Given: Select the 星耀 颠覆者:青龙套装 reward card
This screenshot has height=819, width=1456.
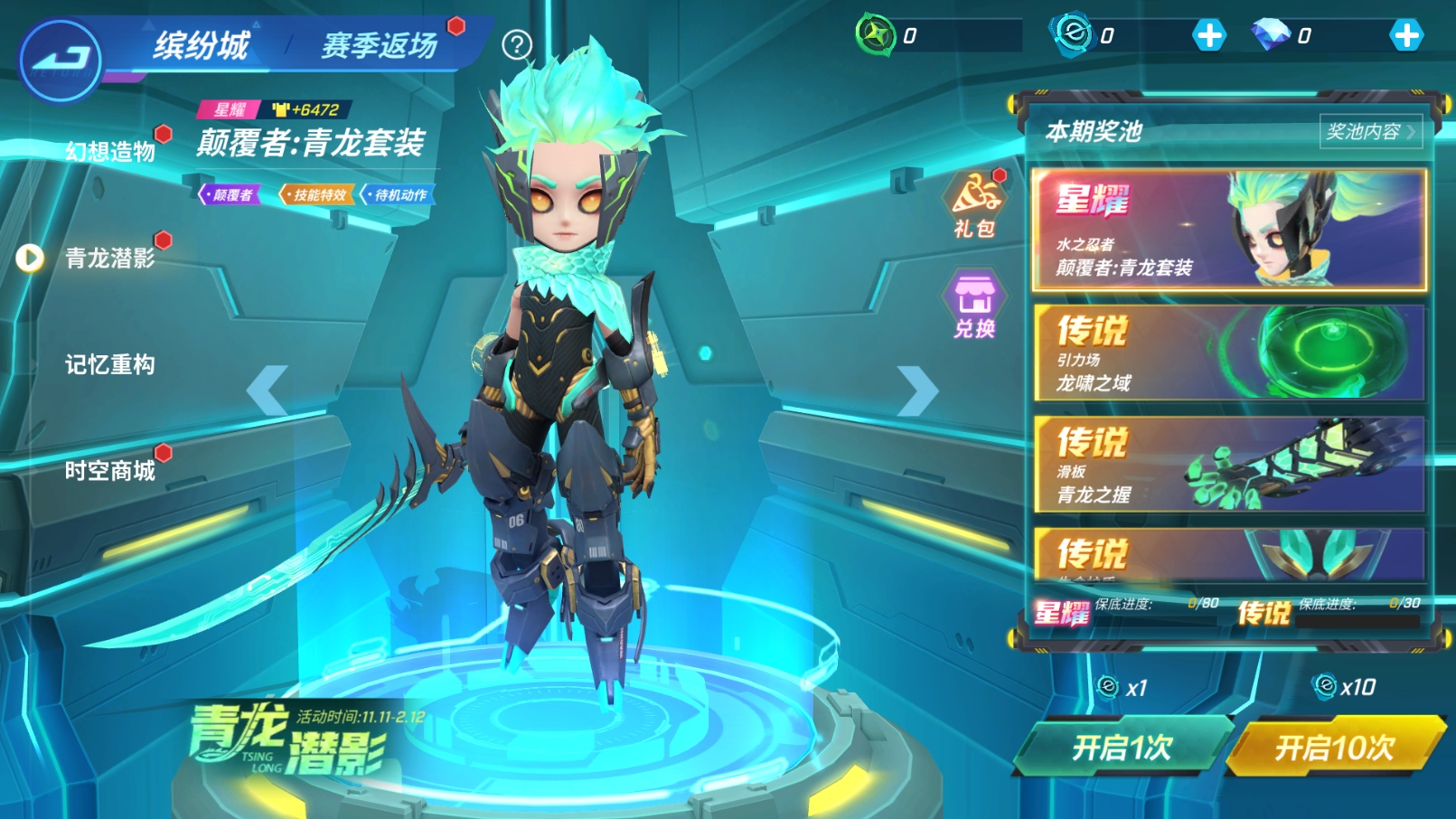Looking at the screenshot, I should pyautogui.click(x=1229, y=230).
